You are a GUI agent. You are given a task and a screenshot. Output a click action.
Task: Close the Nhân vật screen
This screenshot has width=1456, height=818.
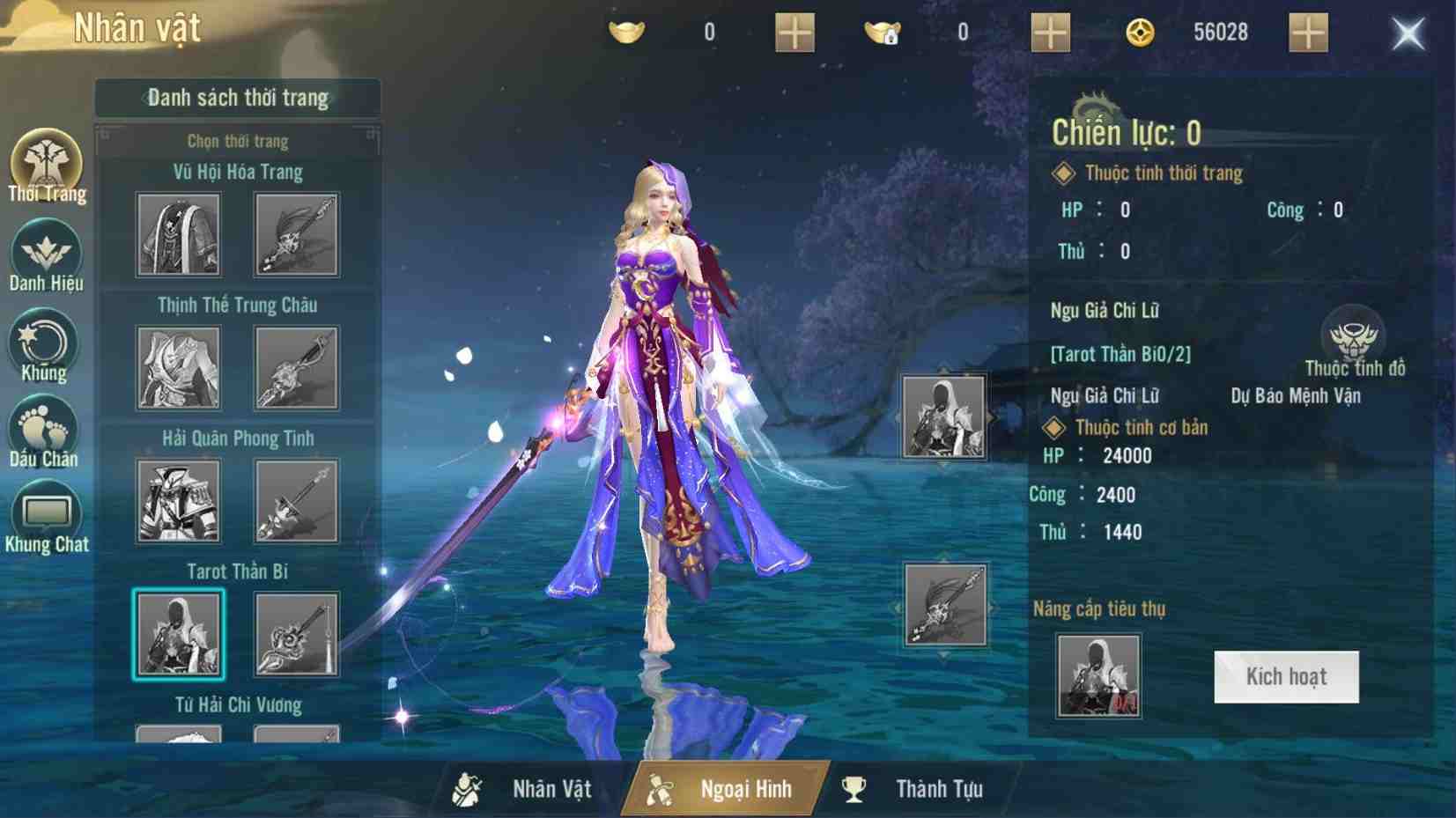pos(1408,34)
